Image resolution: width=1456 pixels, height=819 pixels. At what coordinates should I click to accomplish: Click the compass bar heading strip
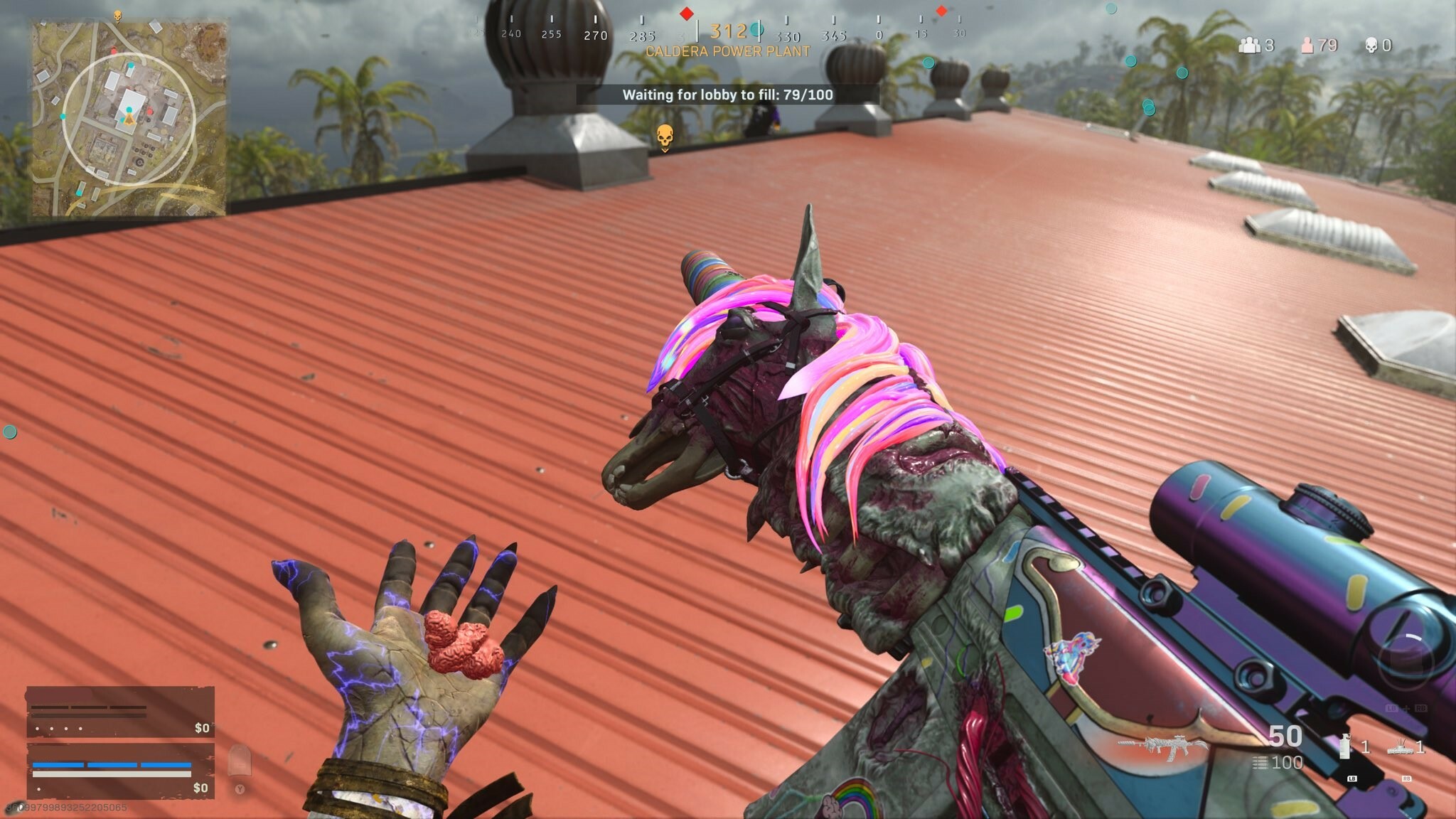coord(718,32)
